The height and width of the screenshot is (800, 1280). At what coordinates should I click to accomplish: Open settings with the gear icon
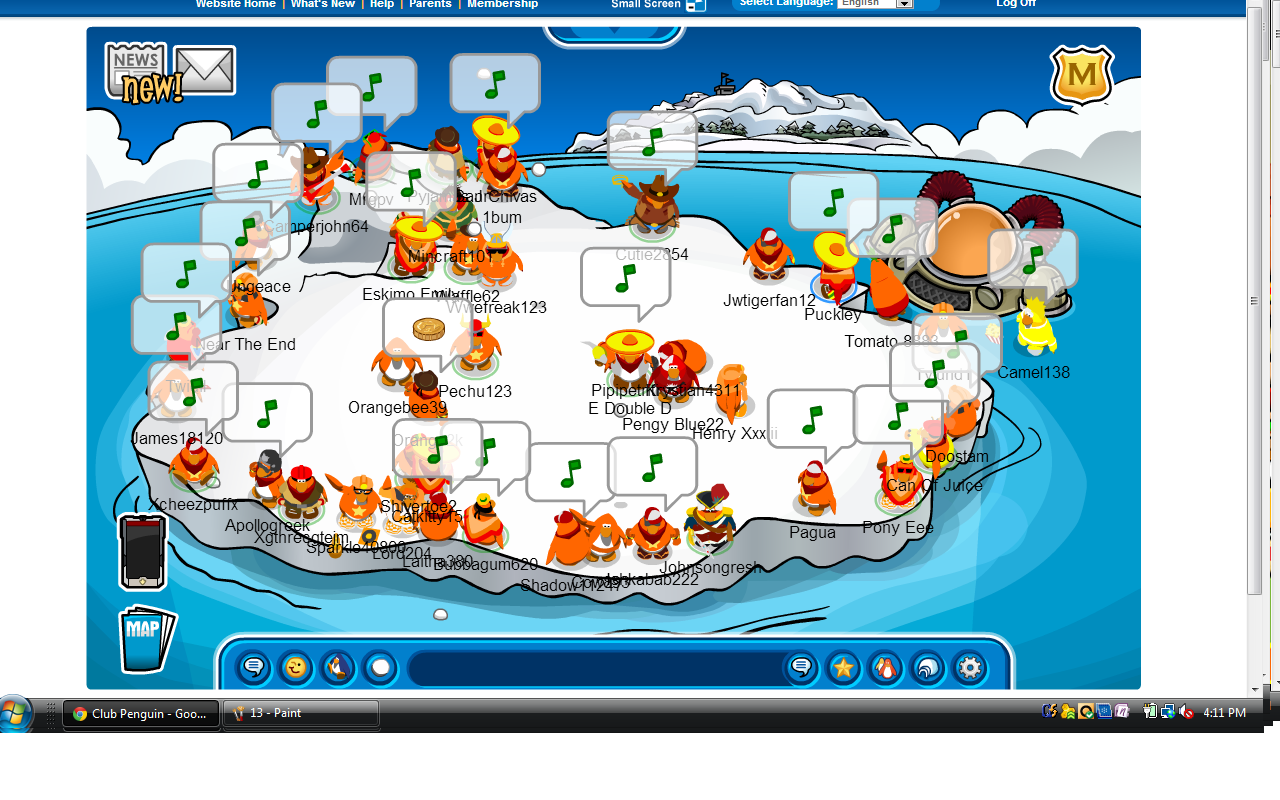tap(970, 667)
